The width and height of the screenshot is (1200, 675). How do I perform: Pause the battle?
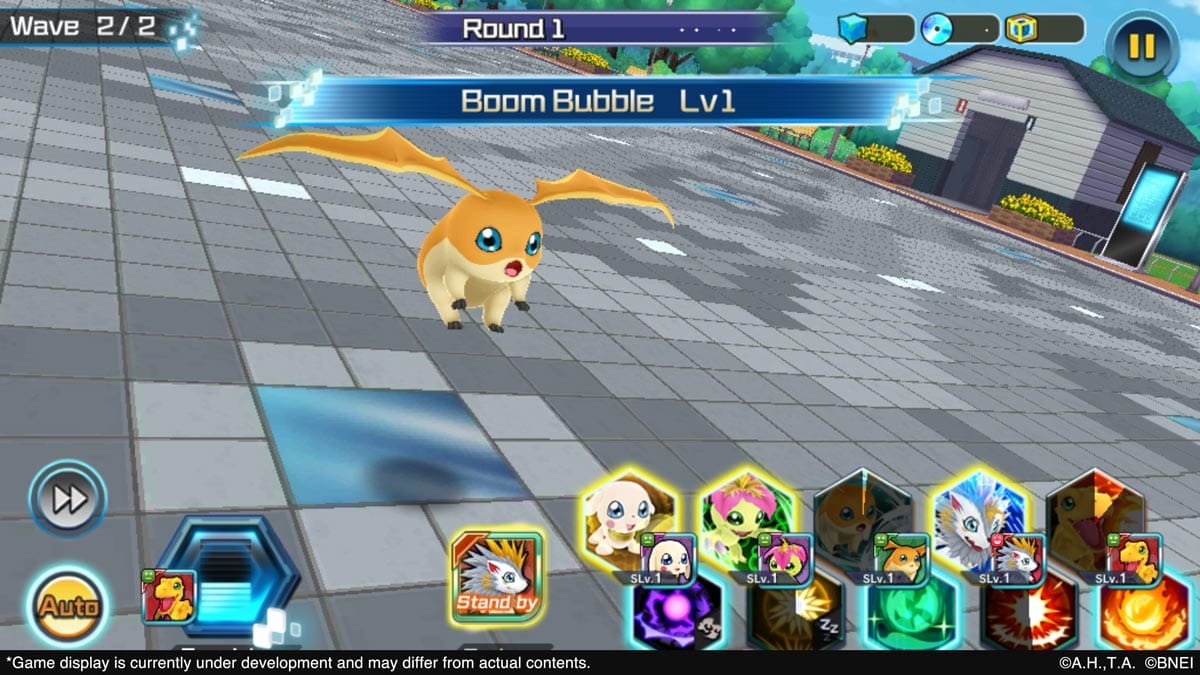click(x=1142, y=46)
